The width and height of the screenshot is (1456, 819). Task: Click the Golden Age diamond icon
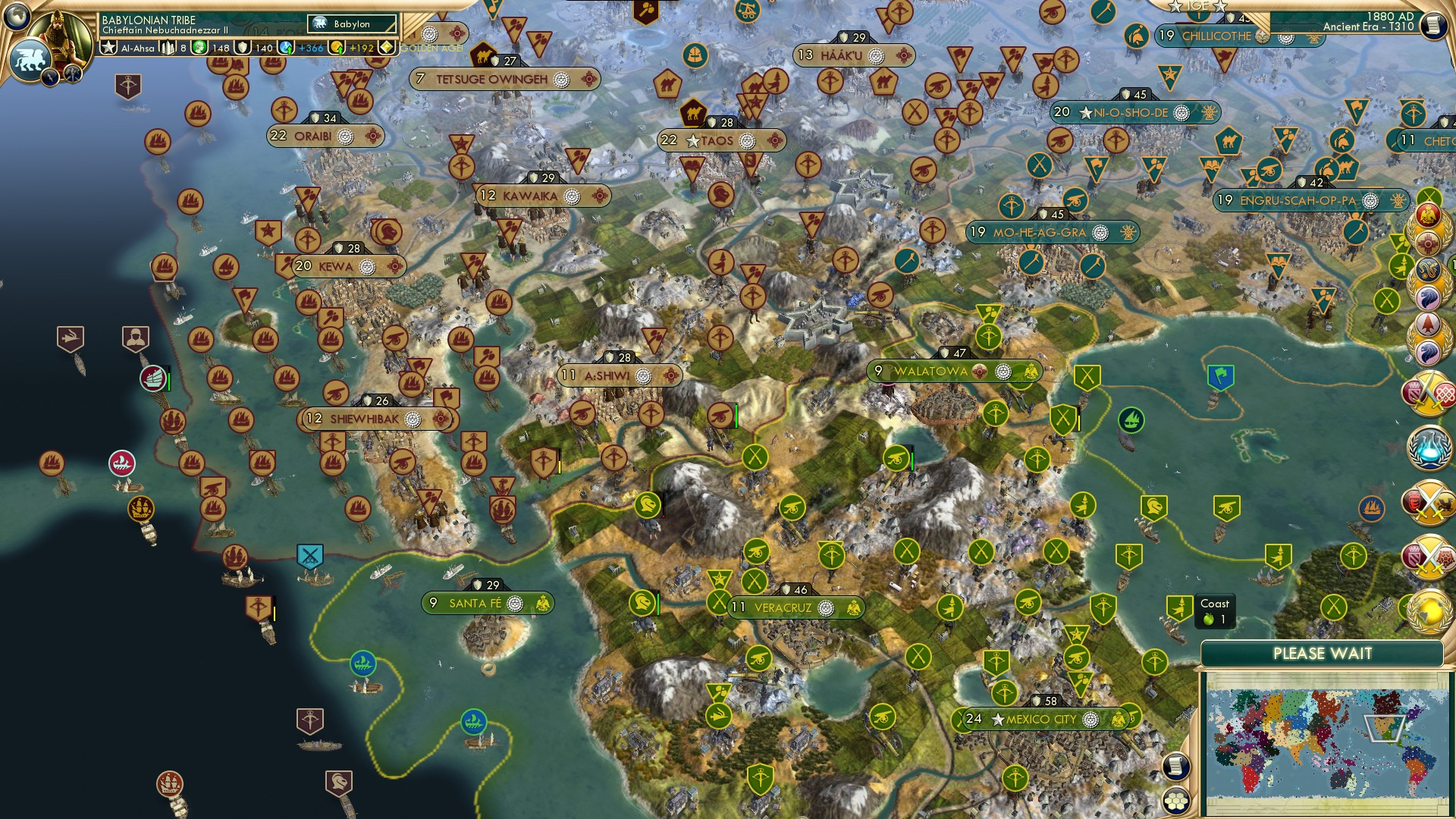pos(386,47)
